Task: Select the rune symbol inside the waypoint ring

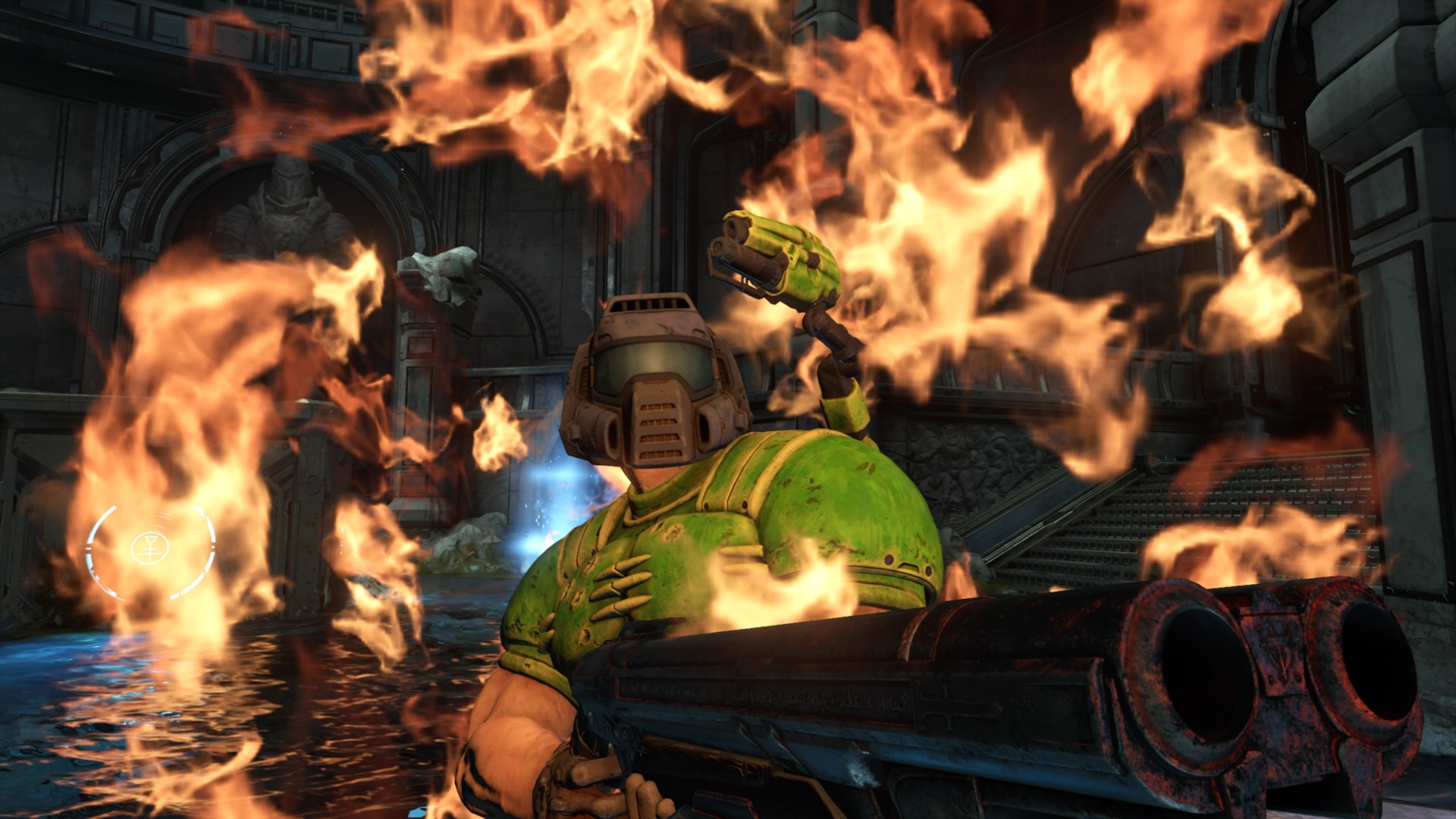Action: point(150,548)
